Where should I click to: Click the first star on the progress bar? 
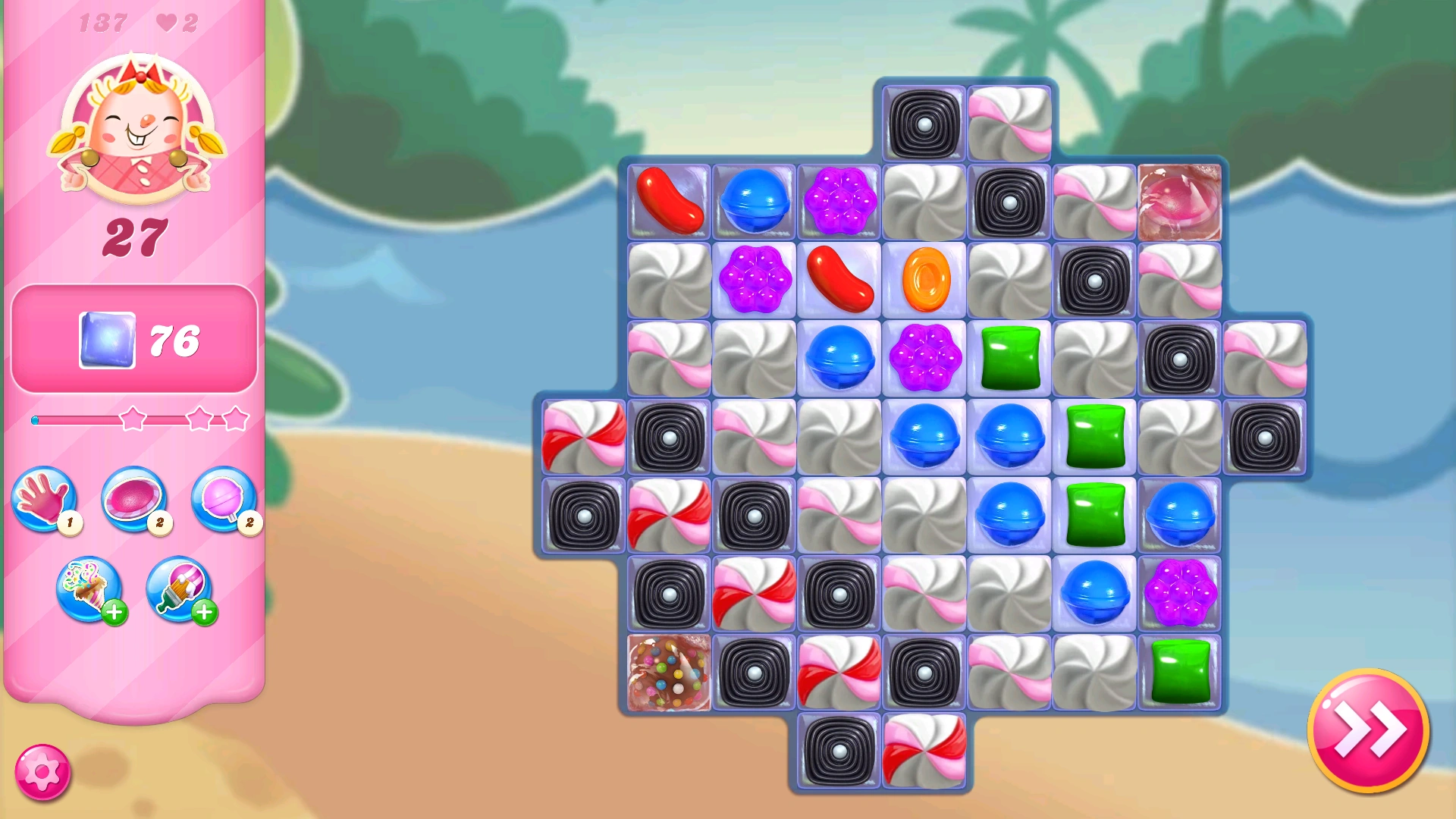(133, 418)
